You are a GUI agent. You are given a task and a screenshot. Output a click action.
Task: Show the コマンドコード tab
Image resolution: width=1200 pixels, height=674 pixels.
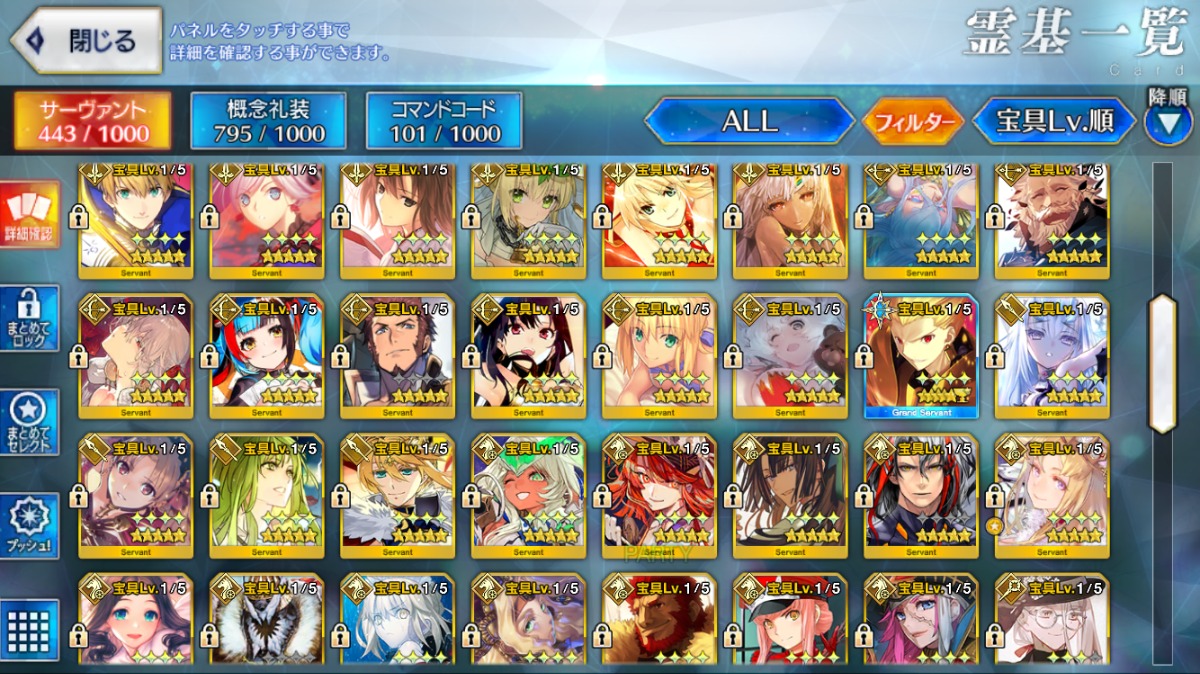(x=444, y=121)
